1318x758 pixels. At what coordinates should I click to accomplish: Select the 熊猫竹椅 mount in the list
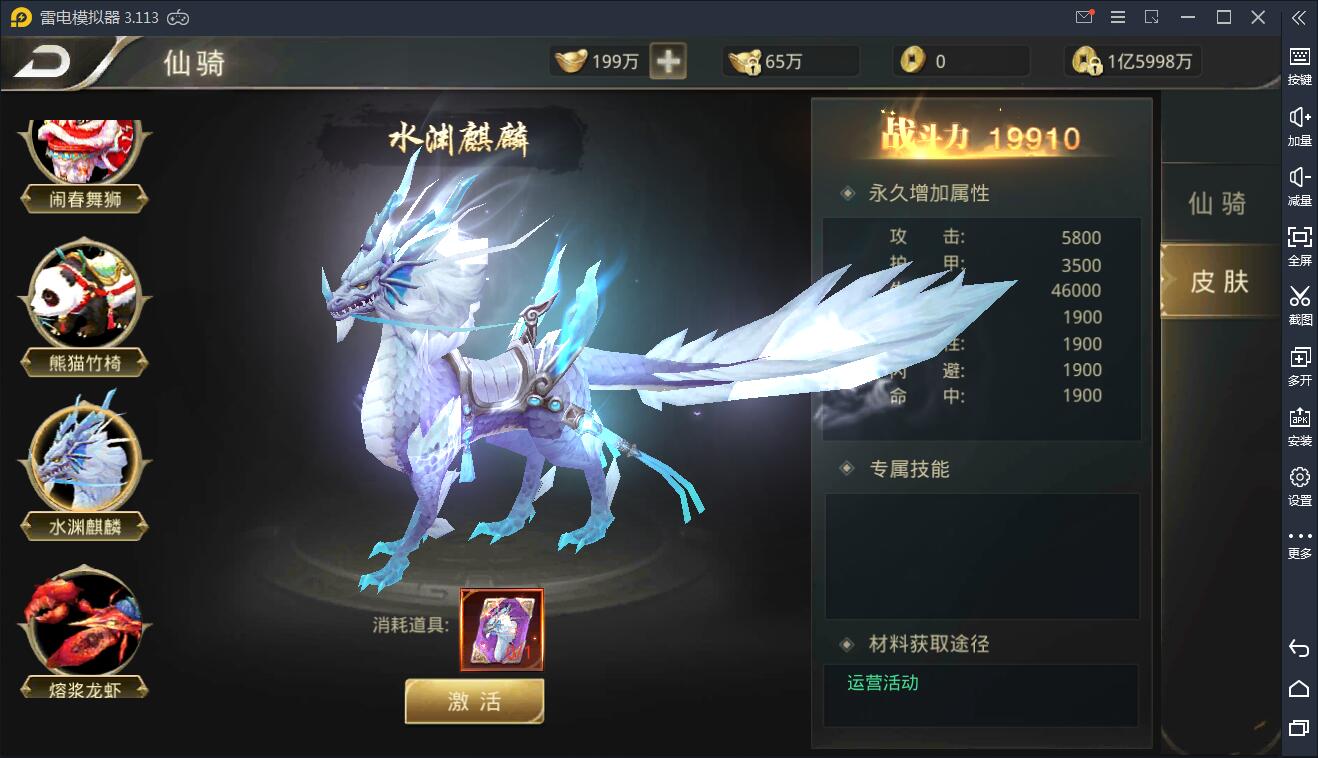85,295
